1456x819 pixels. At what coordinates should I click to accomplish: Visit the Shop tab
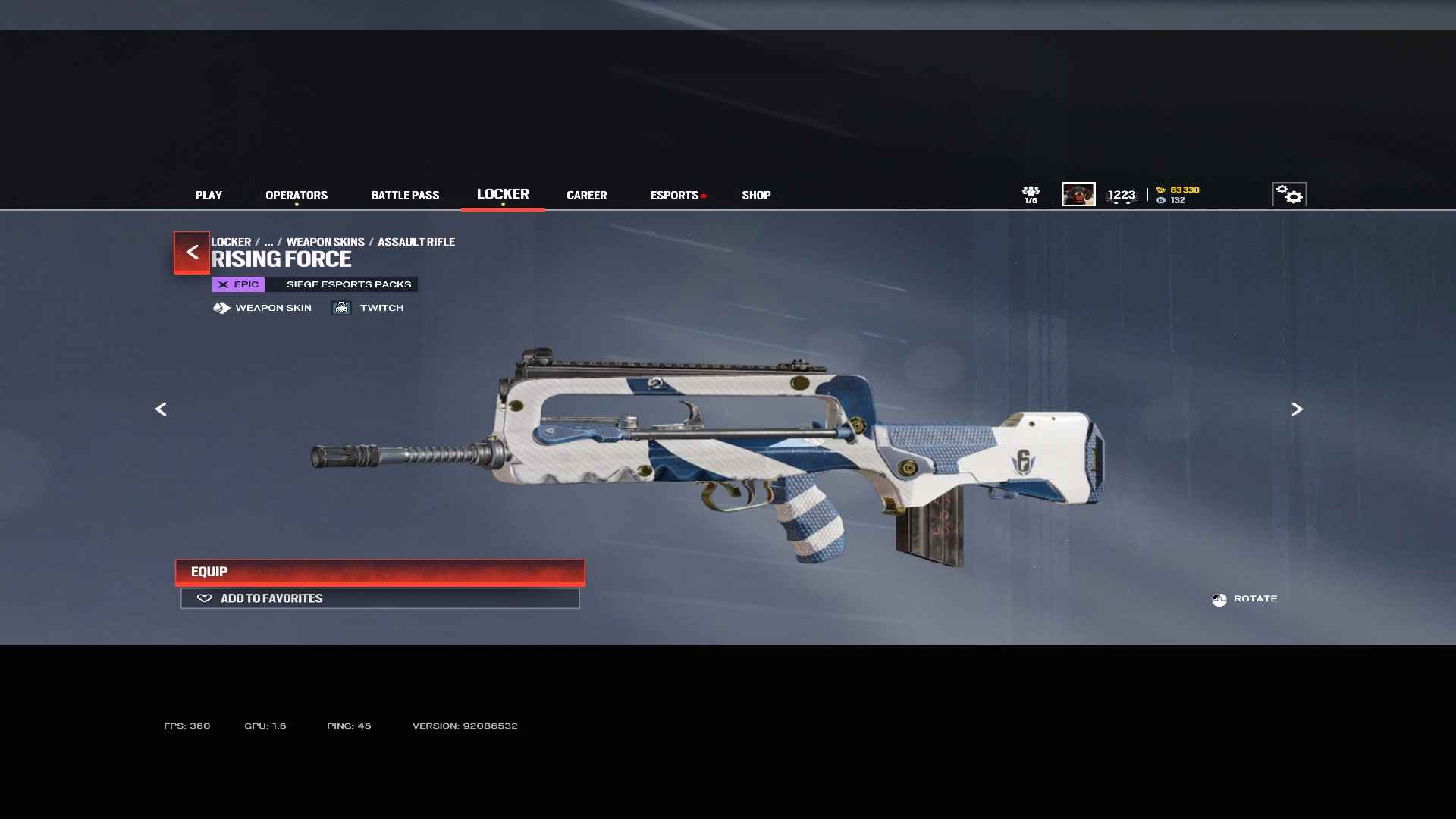point(756,195)
